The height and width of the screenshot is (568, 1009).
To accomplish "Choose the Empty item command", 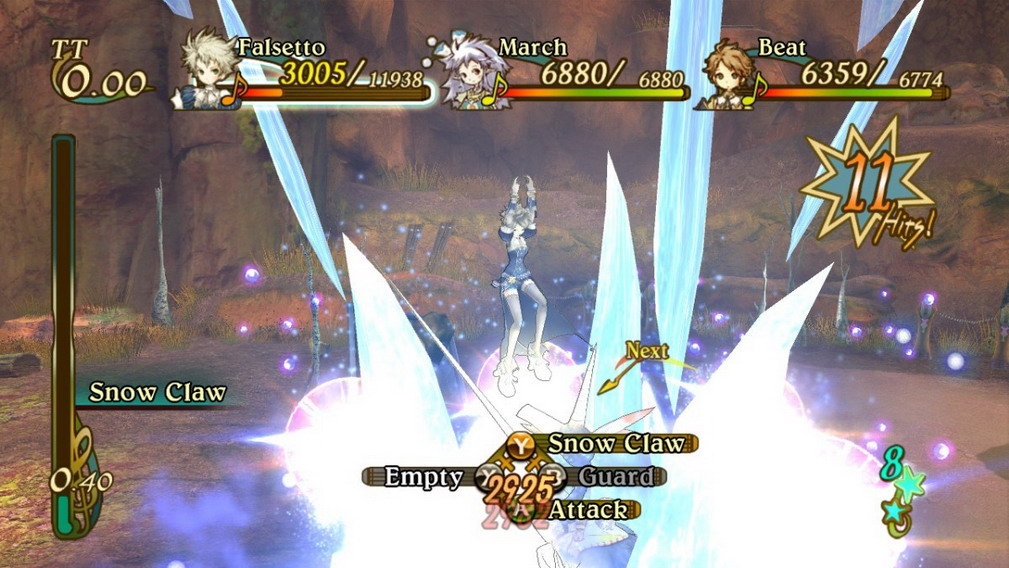I will [x=424, y=477].
